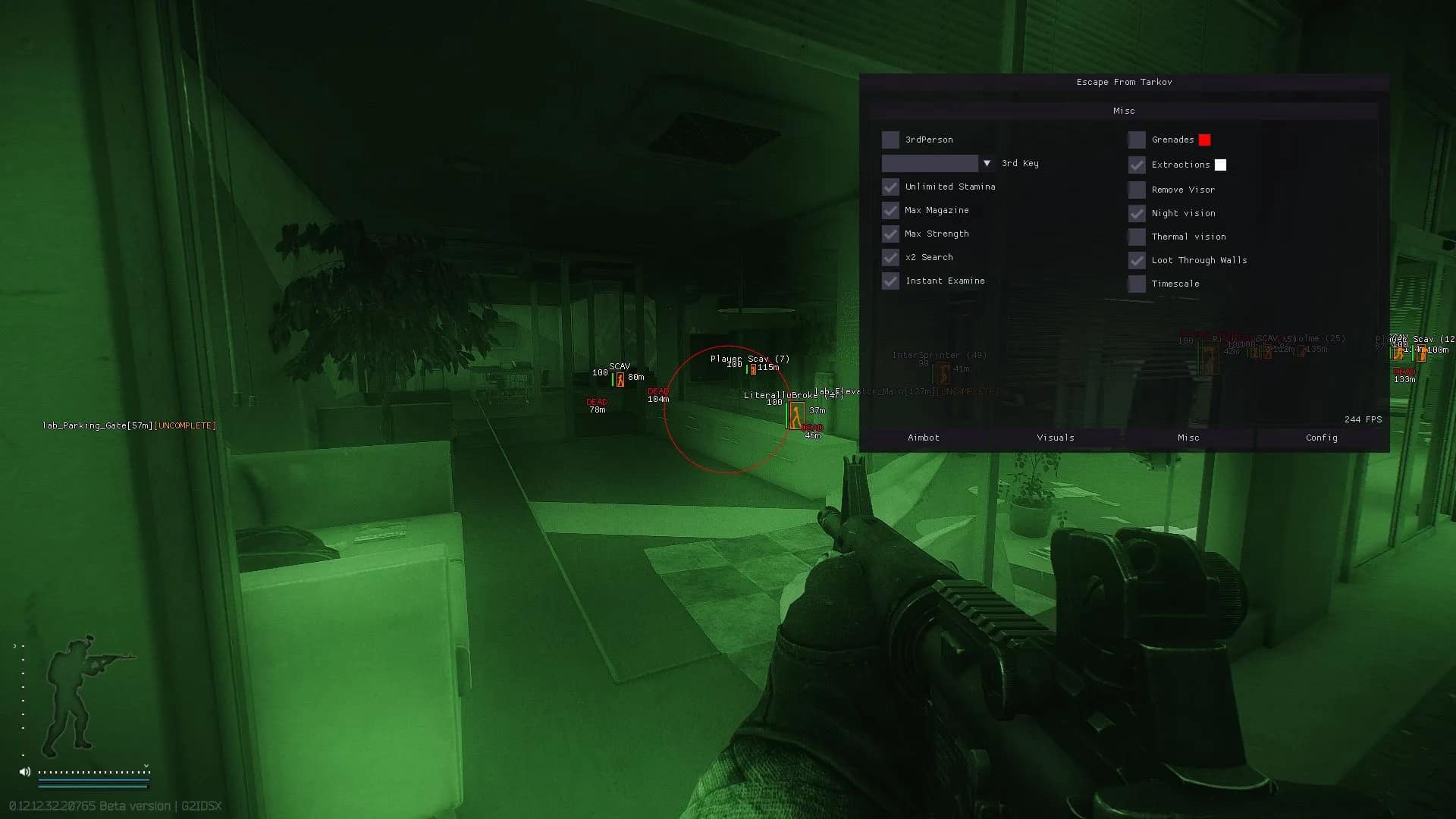Toggle the 3rdPerson checkbox
Screen dimensions: 1456x819
point(890,140)
